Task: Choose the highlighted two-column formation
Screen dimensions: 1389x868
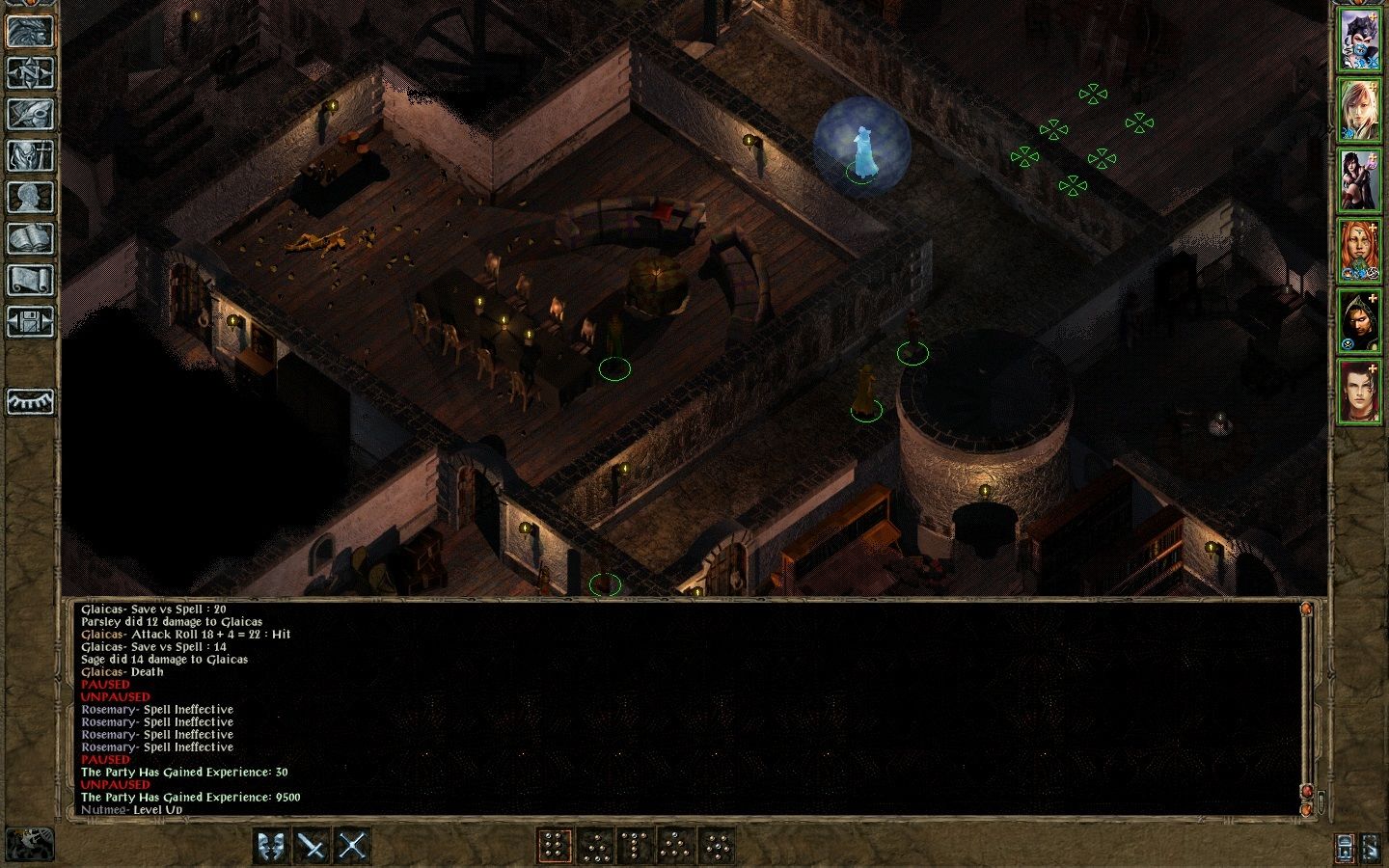Action: (554, 846)
